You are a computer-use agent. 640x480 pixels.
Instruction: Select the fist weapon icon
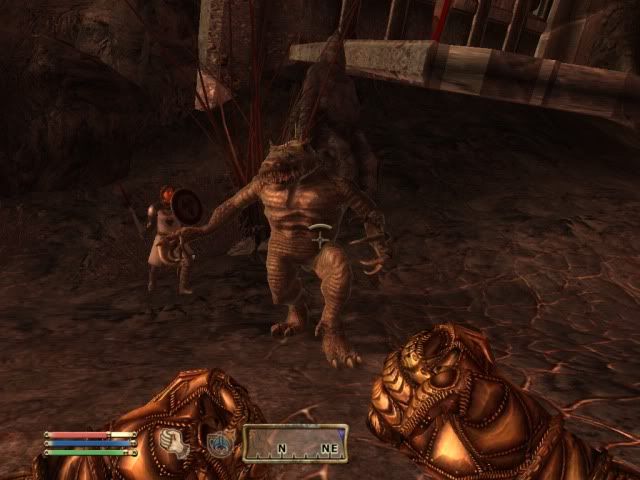point(172,441)
